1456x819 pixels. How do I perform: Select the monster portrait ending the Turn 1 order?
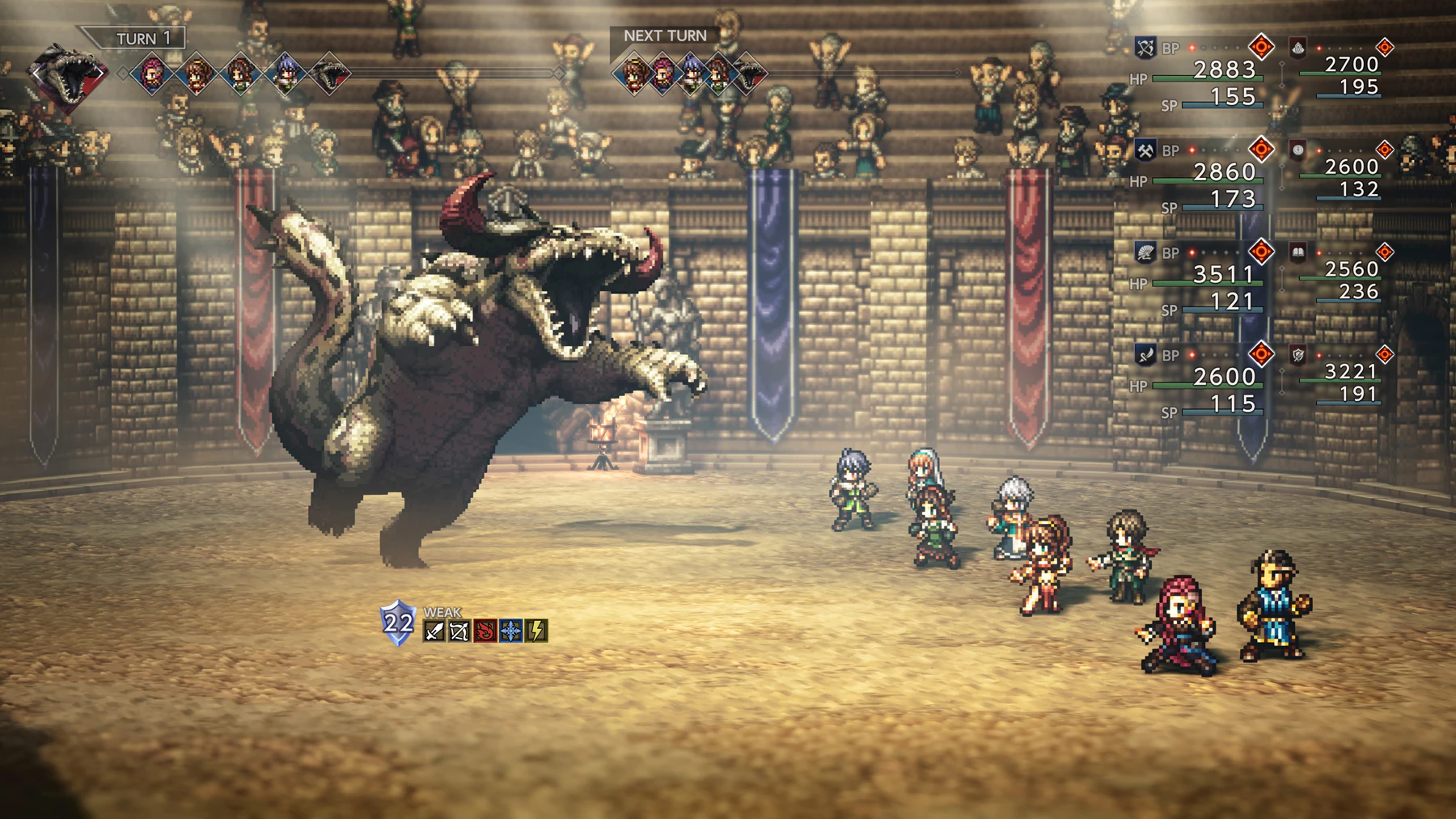coord(330,74)
